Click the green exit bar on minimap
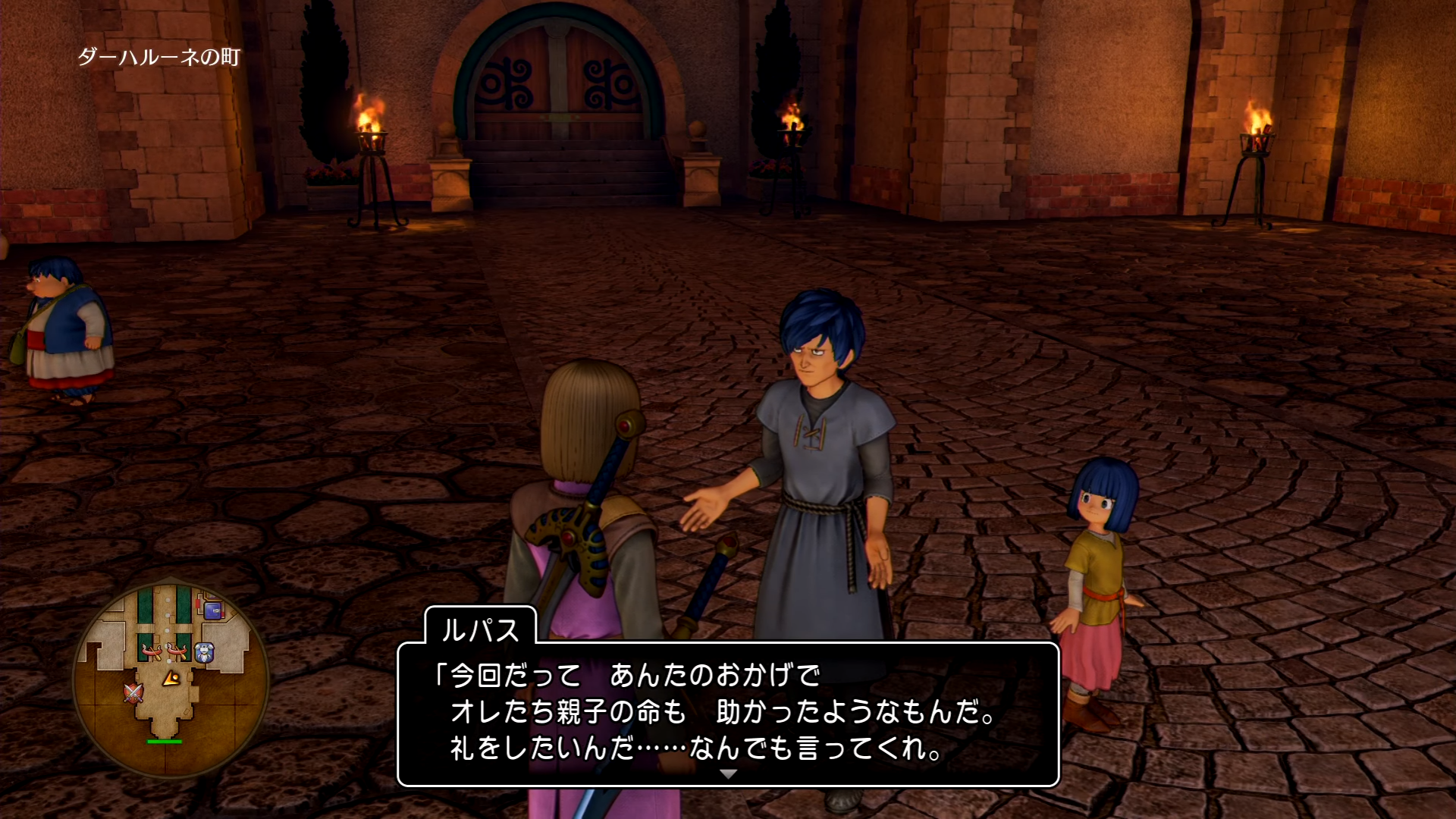 (x=164, y=741)
